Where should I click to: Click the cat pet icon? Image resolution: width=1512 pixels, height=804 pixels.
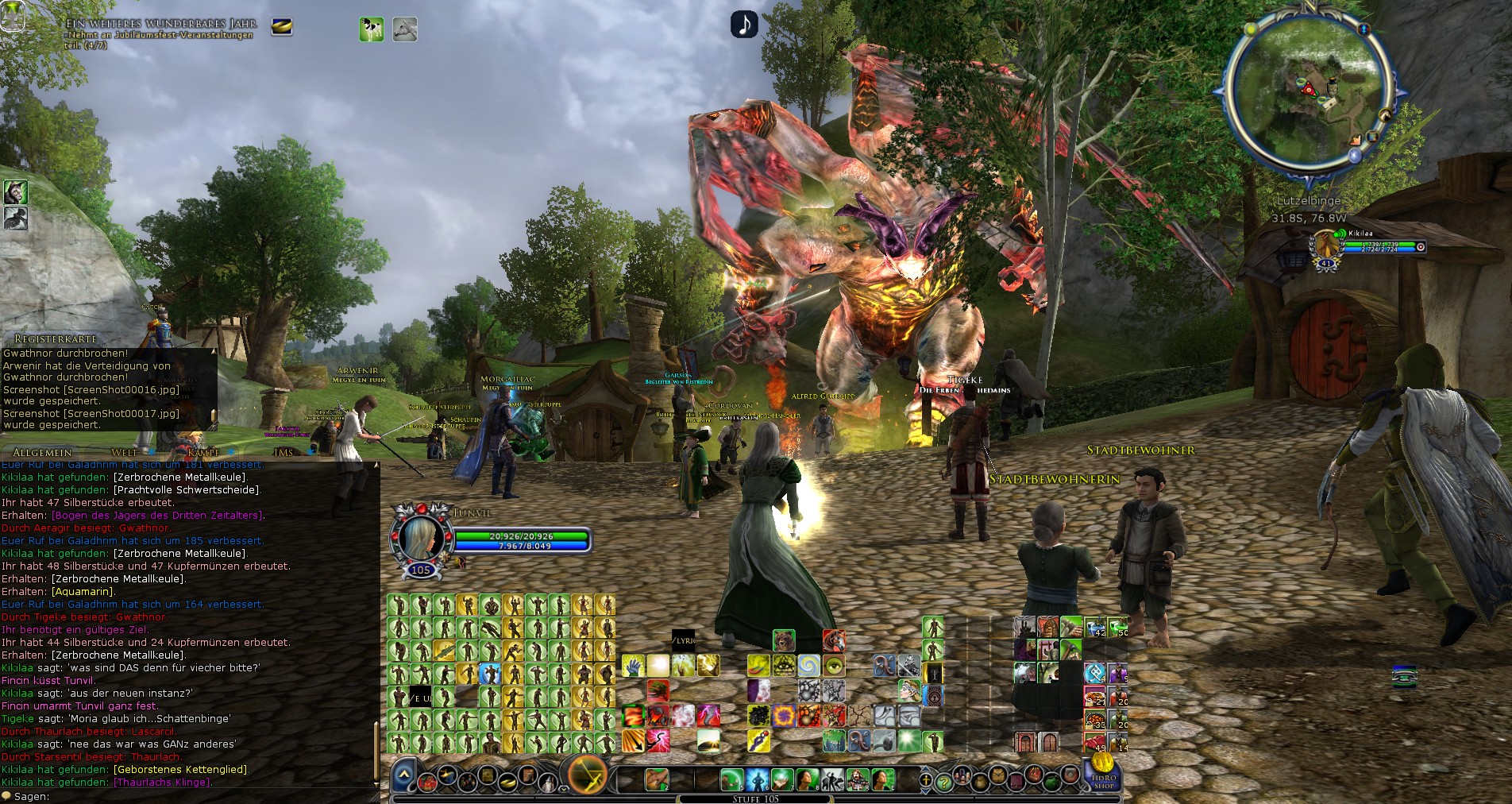pyautogui.click(x=15, y=191)
